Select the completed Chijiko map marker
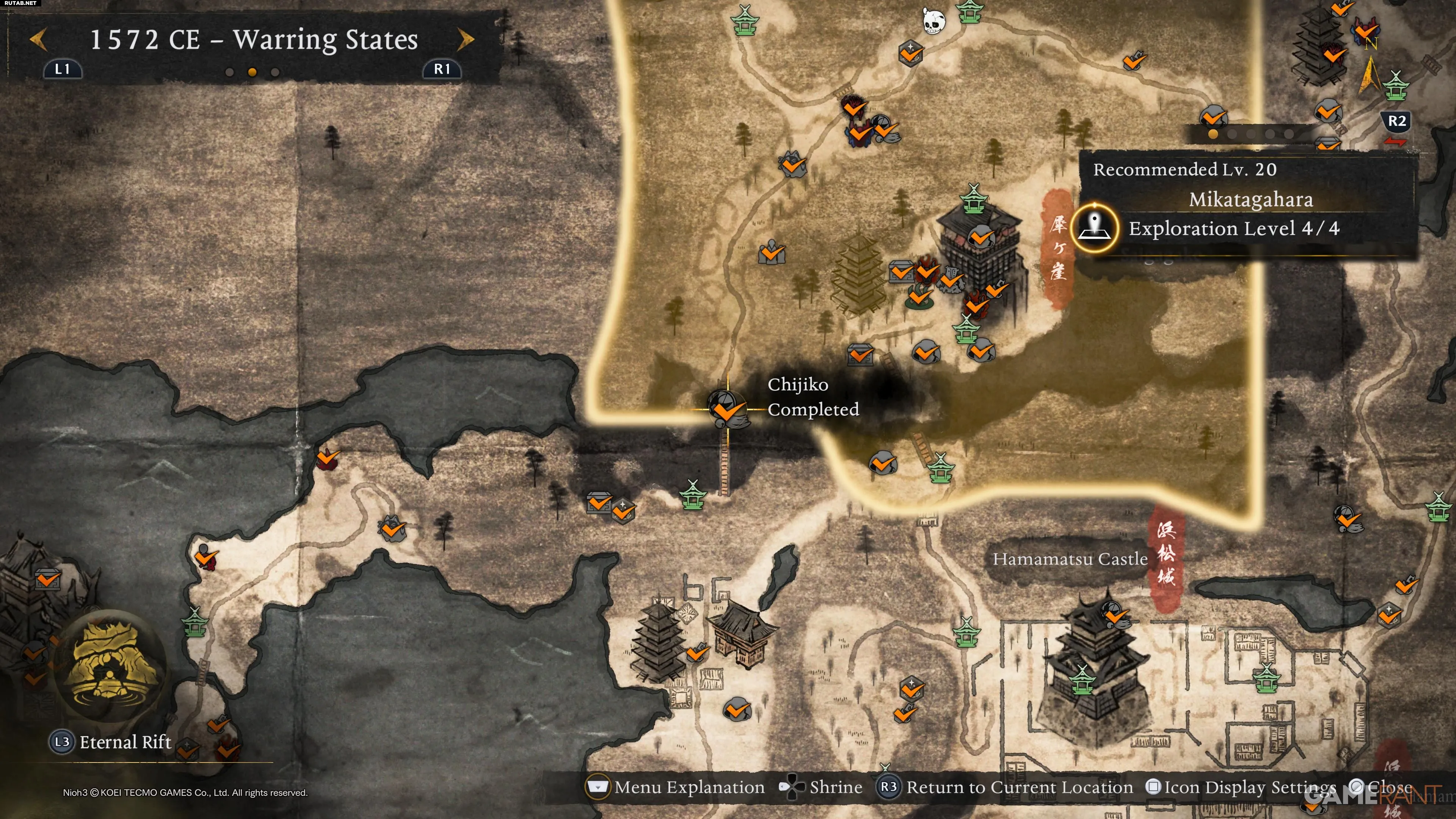 click(x=727, y=409)
